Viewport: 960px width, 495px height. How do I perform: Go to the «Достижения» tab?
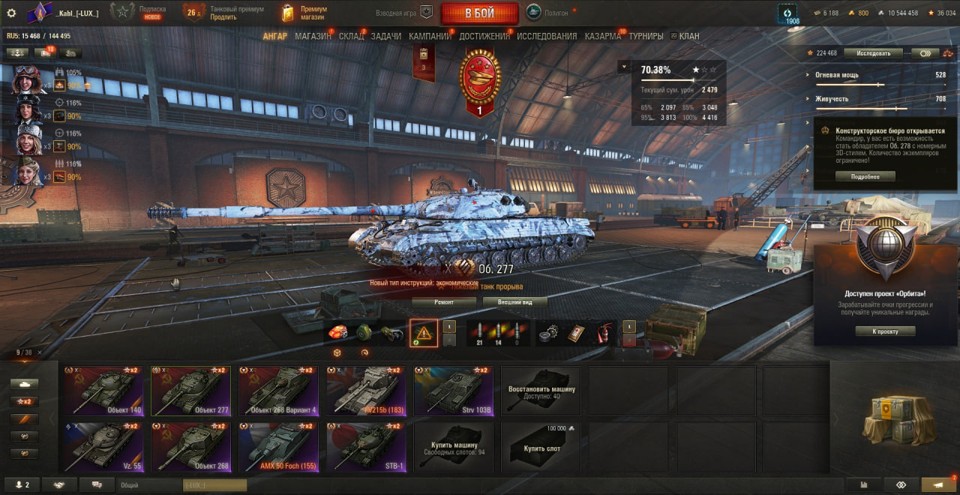point(484,36)
